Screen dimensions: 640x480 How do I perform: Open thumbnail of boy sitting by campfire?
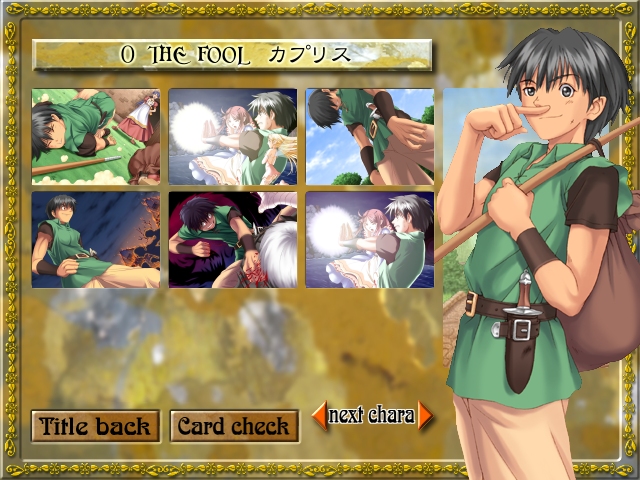pyautogui.click(x=95, y=240)
